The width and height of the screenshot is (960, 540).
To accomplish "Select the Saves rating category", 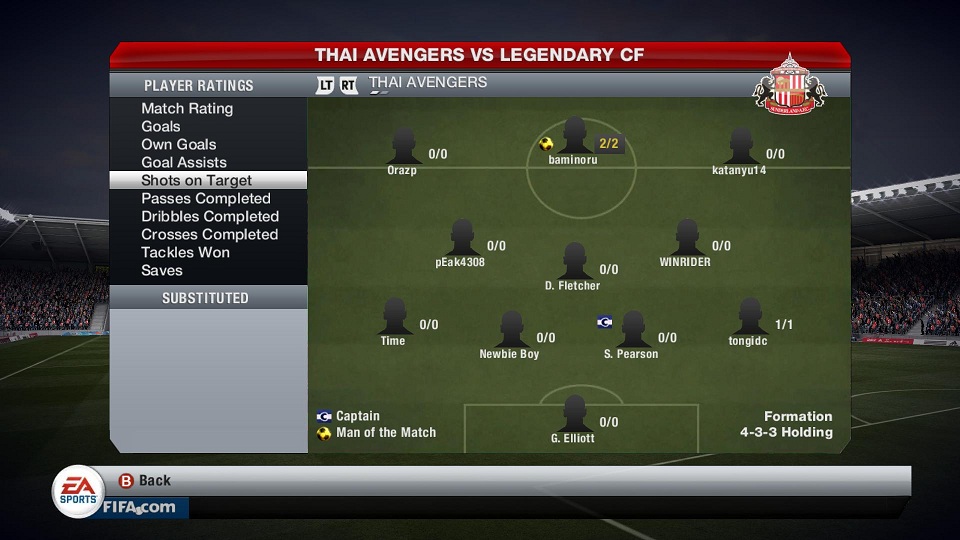I will point(162,270).
